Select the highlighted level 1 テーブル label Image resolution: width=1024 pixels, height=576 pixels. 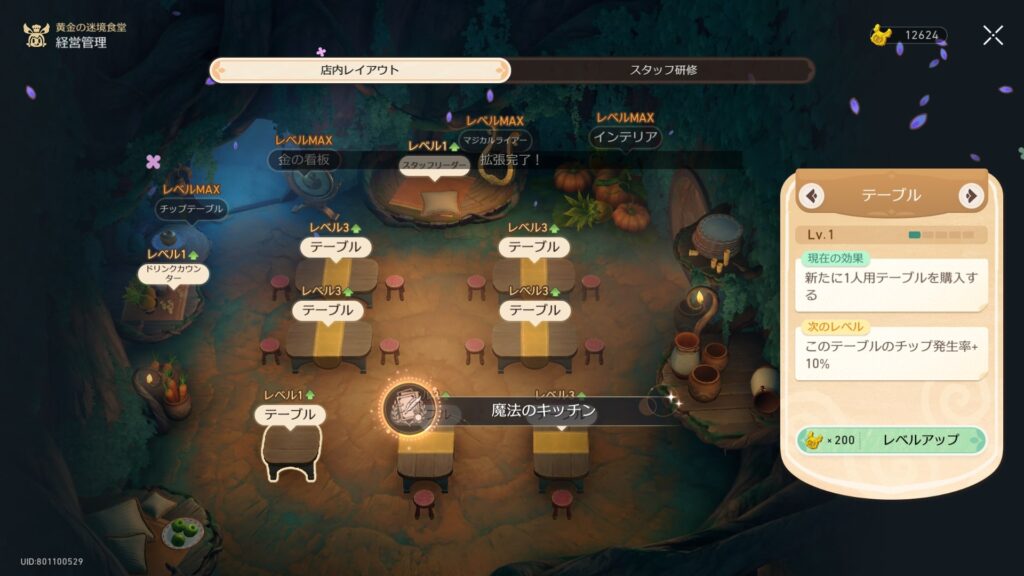point(290,414)
